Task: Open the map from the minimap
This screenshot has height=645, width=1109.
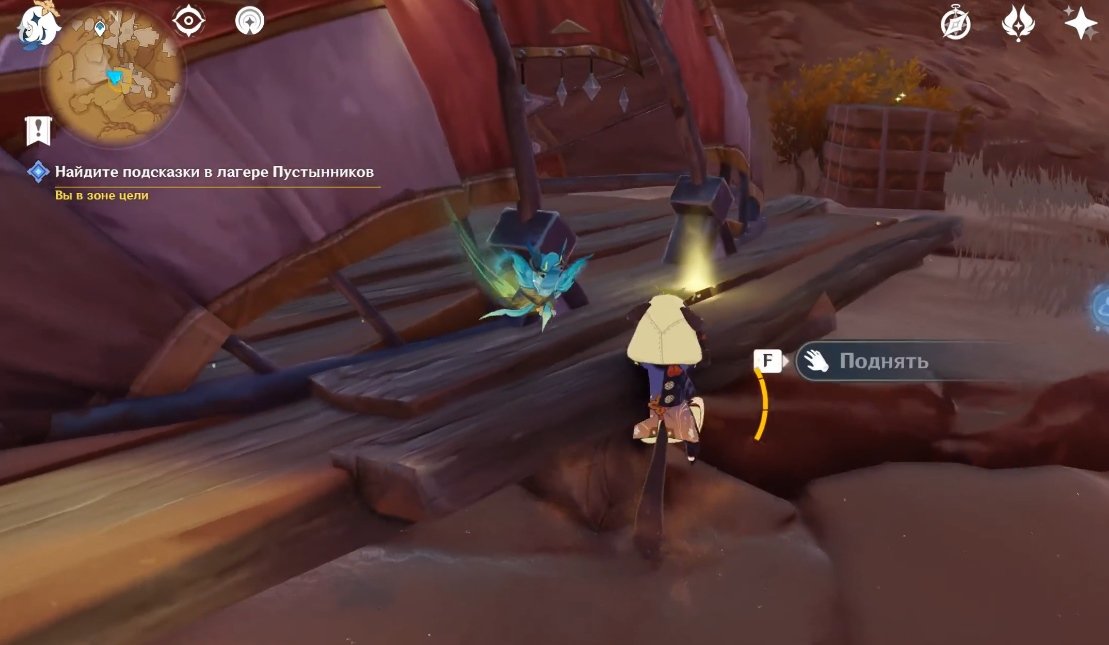Action: pyautogui.click(x=112, y=73)
